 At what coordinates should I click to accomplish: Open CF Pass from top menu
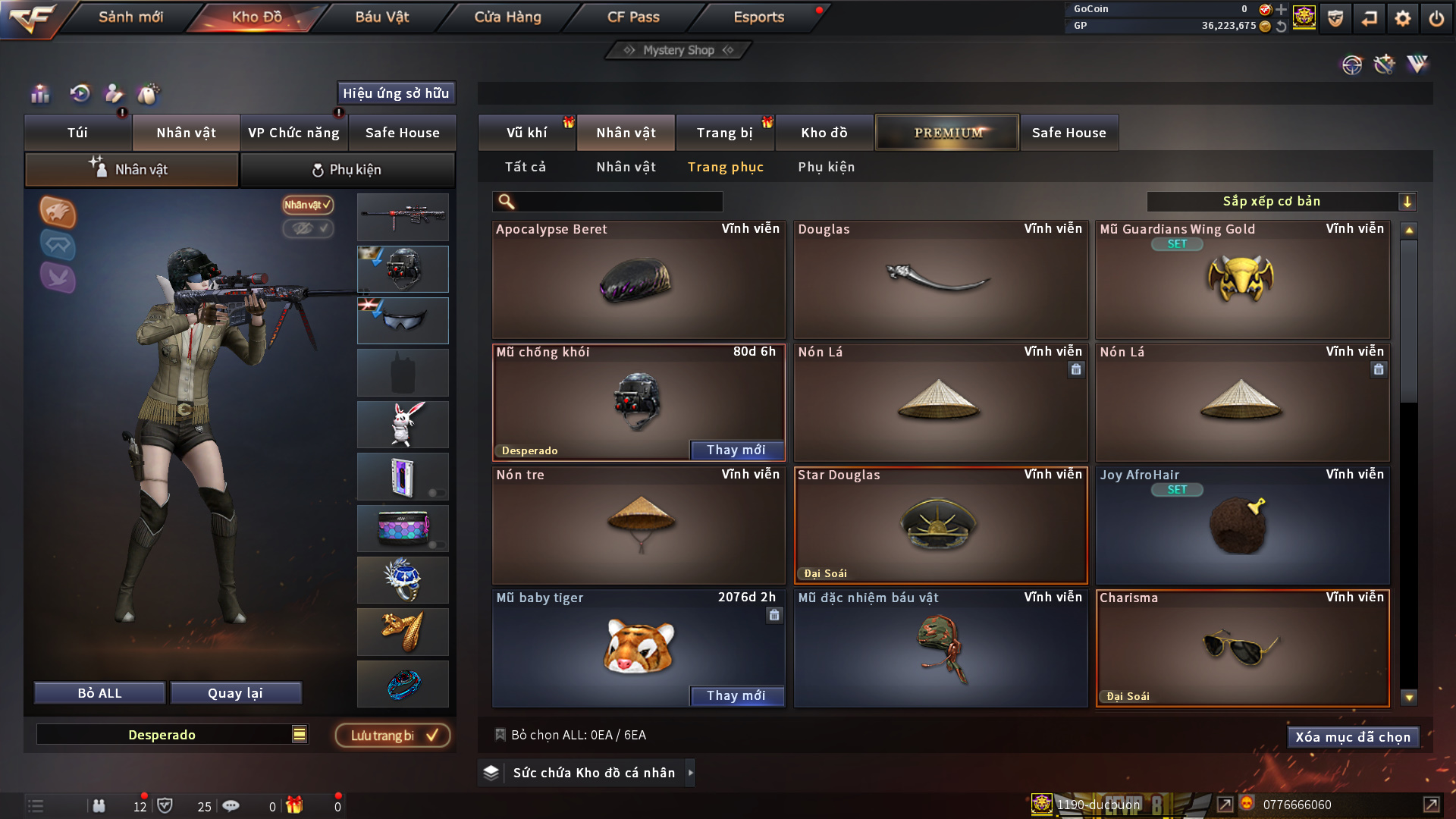pyautogui.click(x=633, y=17)
